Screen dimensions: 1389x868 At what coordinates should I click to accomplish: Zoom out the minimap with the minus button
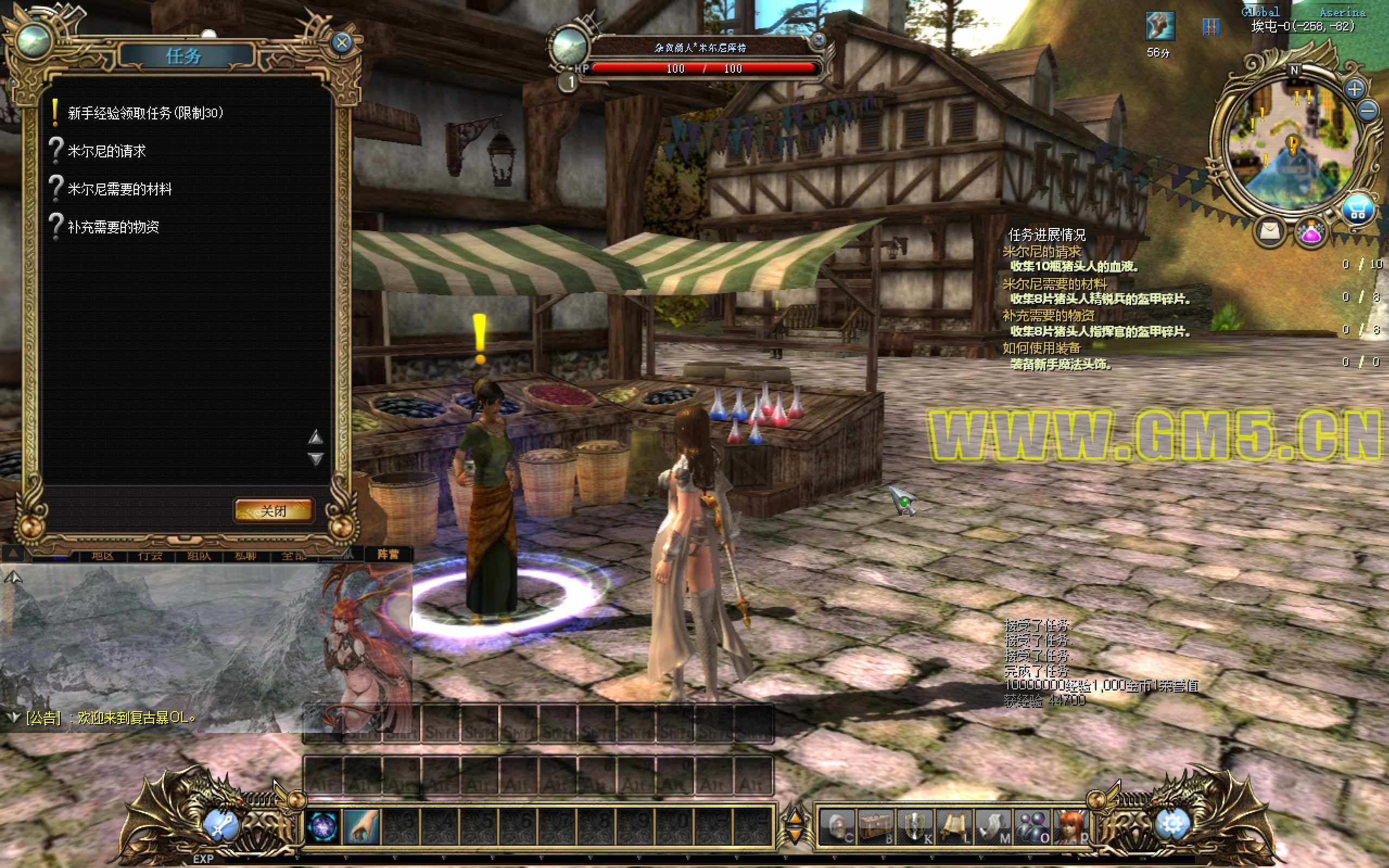(1368, 110)
